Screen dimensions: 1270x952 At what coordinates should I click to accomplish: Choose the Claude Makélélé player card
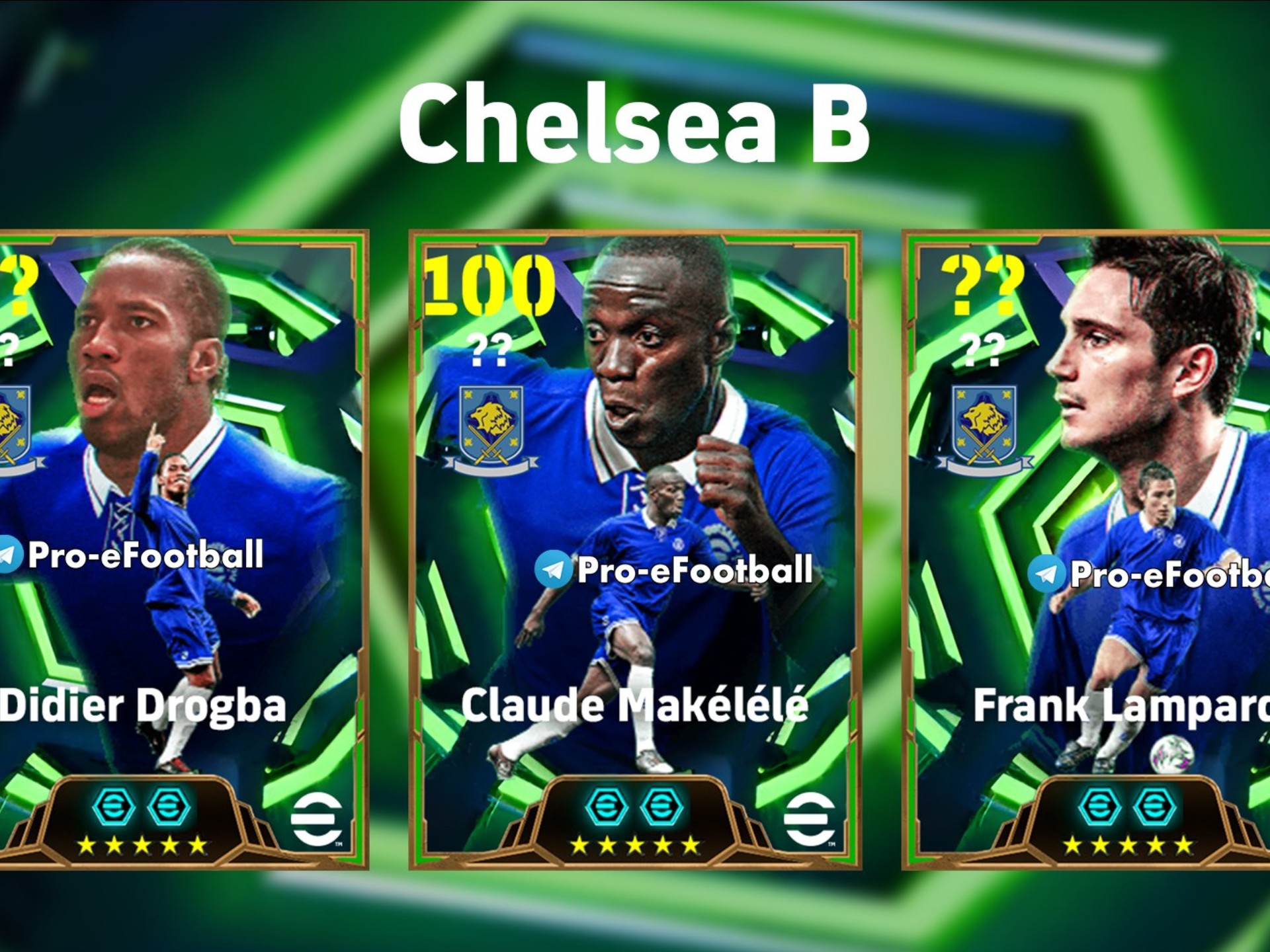(635, 549)
